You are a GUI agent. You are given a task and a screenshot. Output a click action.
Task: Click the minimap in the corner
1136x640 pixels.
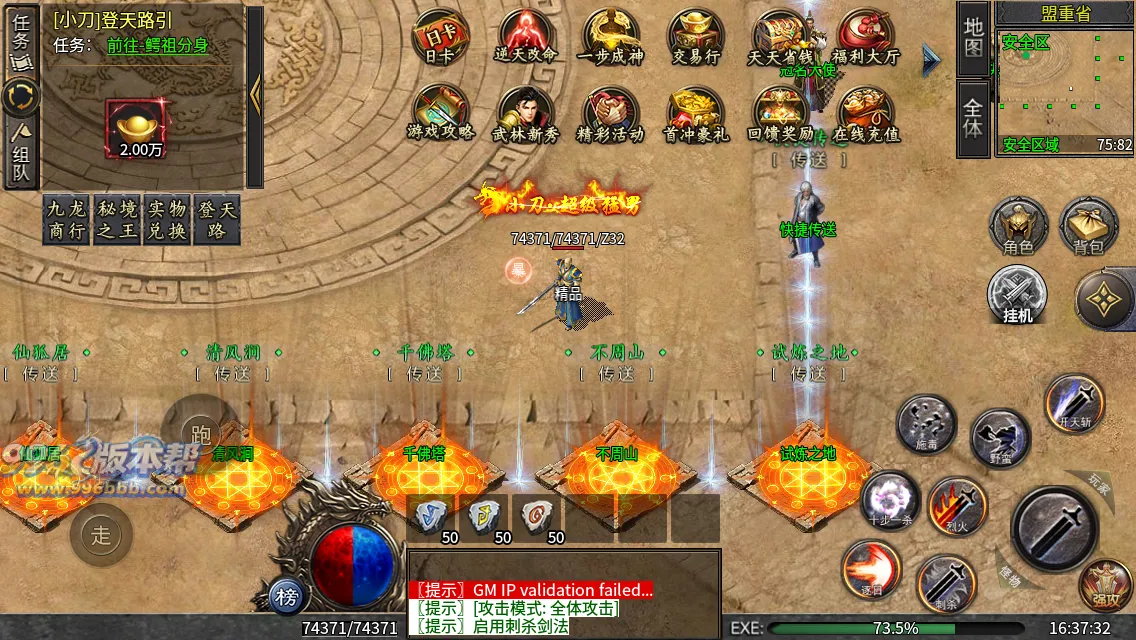pyautogui.click(x=1065, y=85)
